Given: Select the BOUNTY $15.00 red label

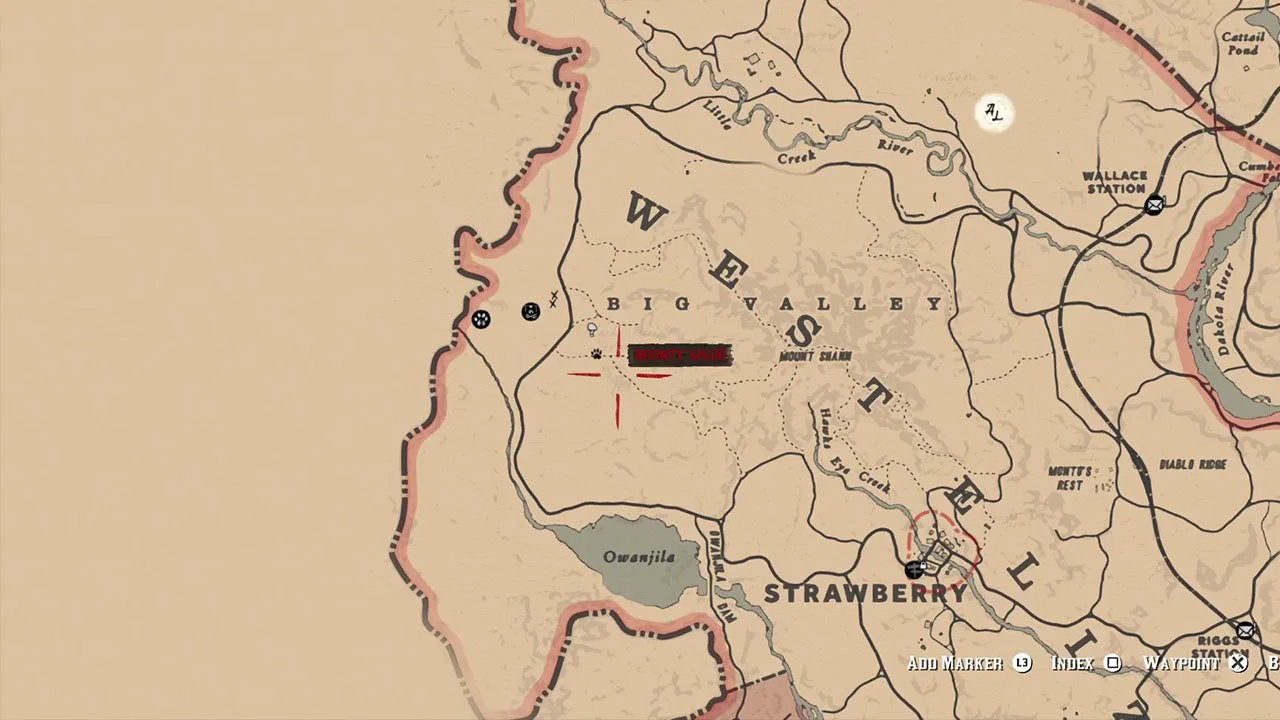Looking at the screenshot, I should pos(681,355).
